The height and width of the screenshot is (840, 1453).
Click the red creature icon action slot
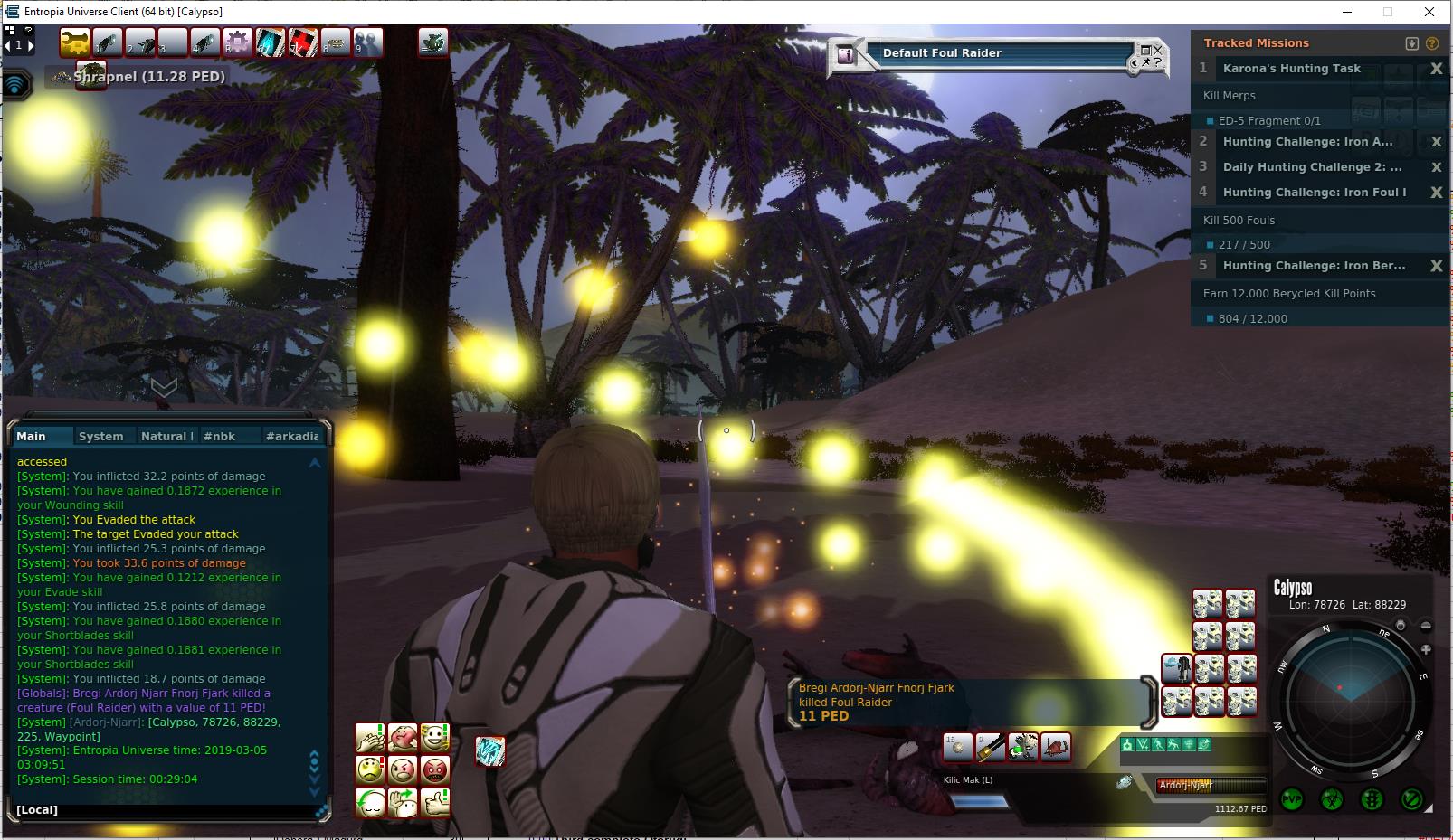tap(1056, 747)
